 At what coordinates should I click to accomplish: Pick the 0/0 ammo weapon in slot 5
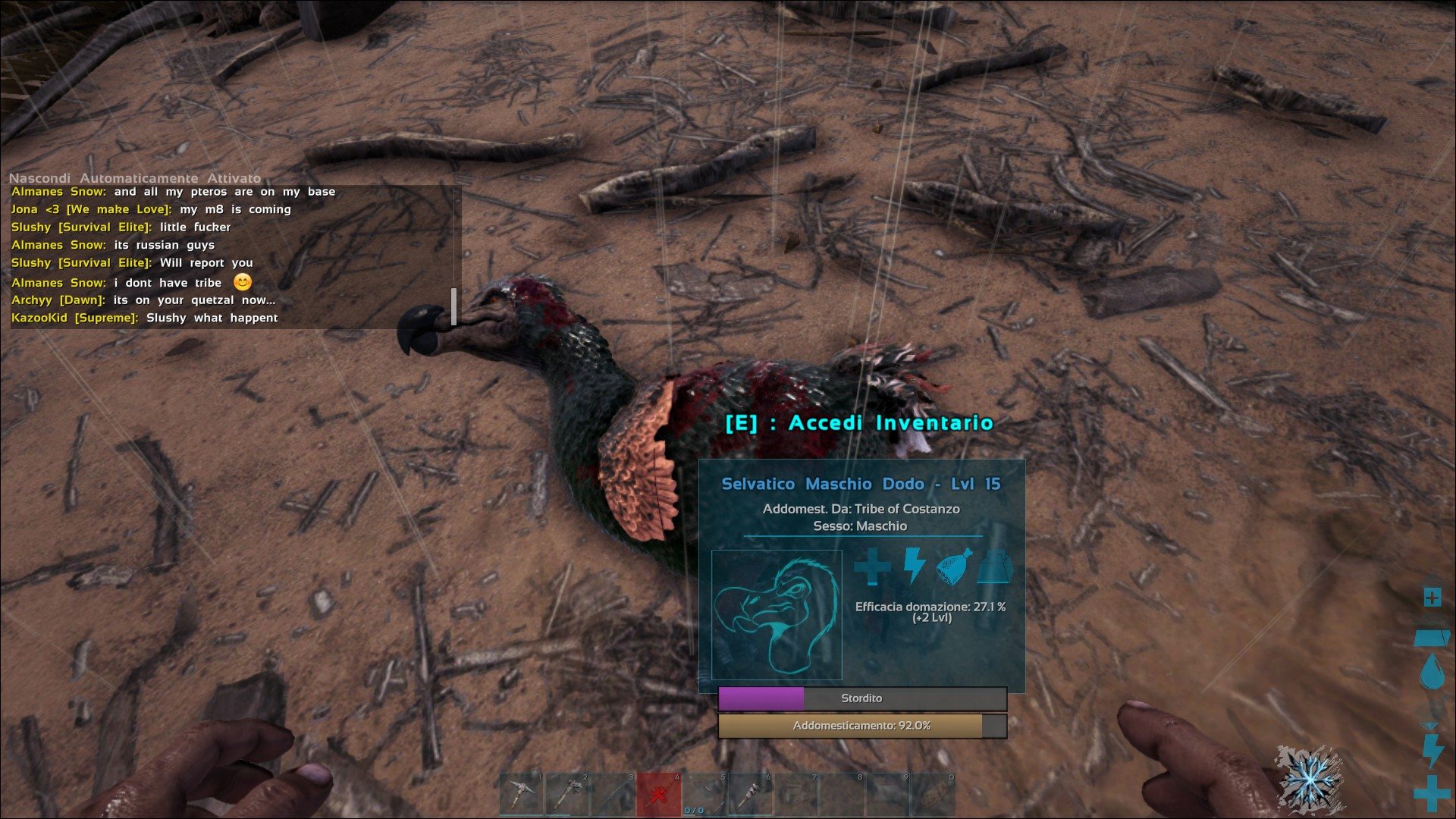704,794
